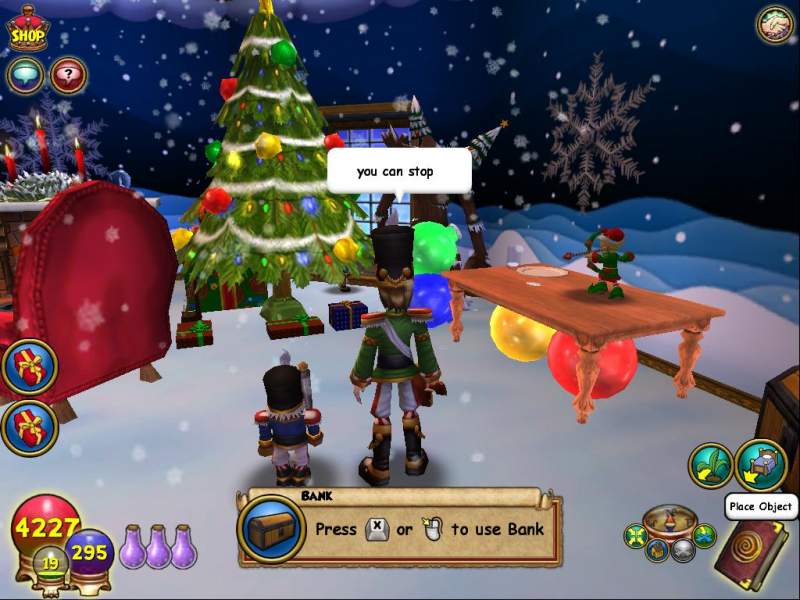Screen dimensions: 800x600
Task: Open the gardening plant button
Action: [711, 466]
